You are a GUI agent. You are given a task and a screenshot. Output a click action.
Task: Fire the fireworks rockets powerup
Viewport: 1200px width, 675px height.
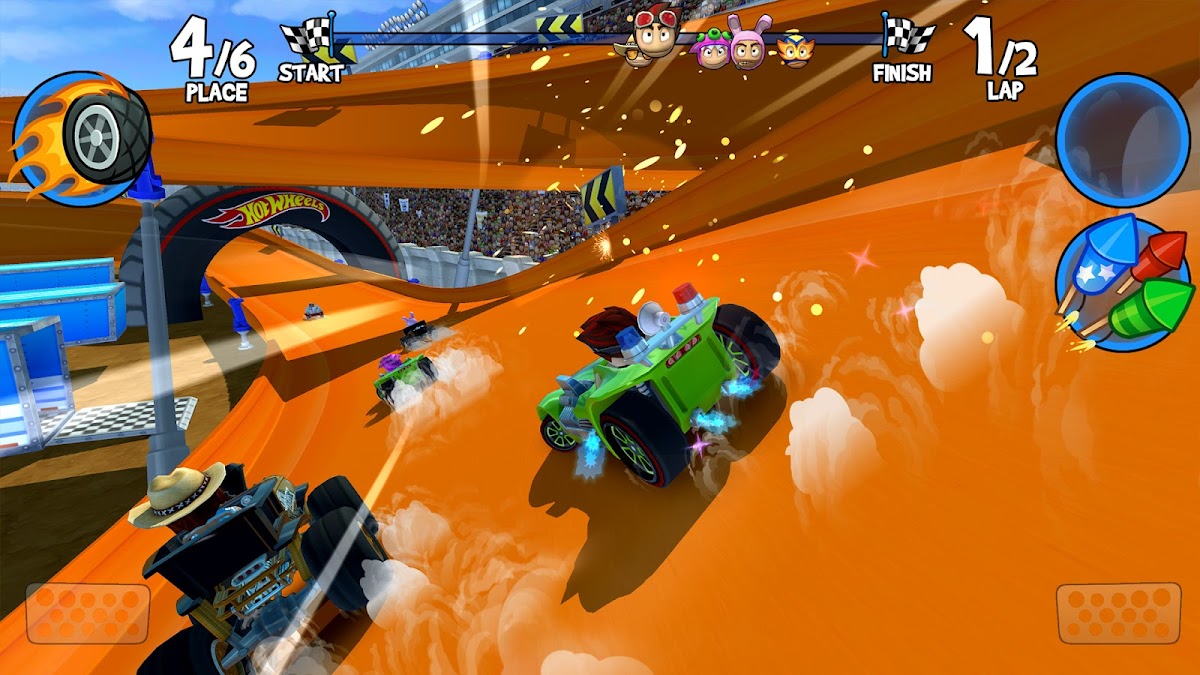click(1122, 283)
